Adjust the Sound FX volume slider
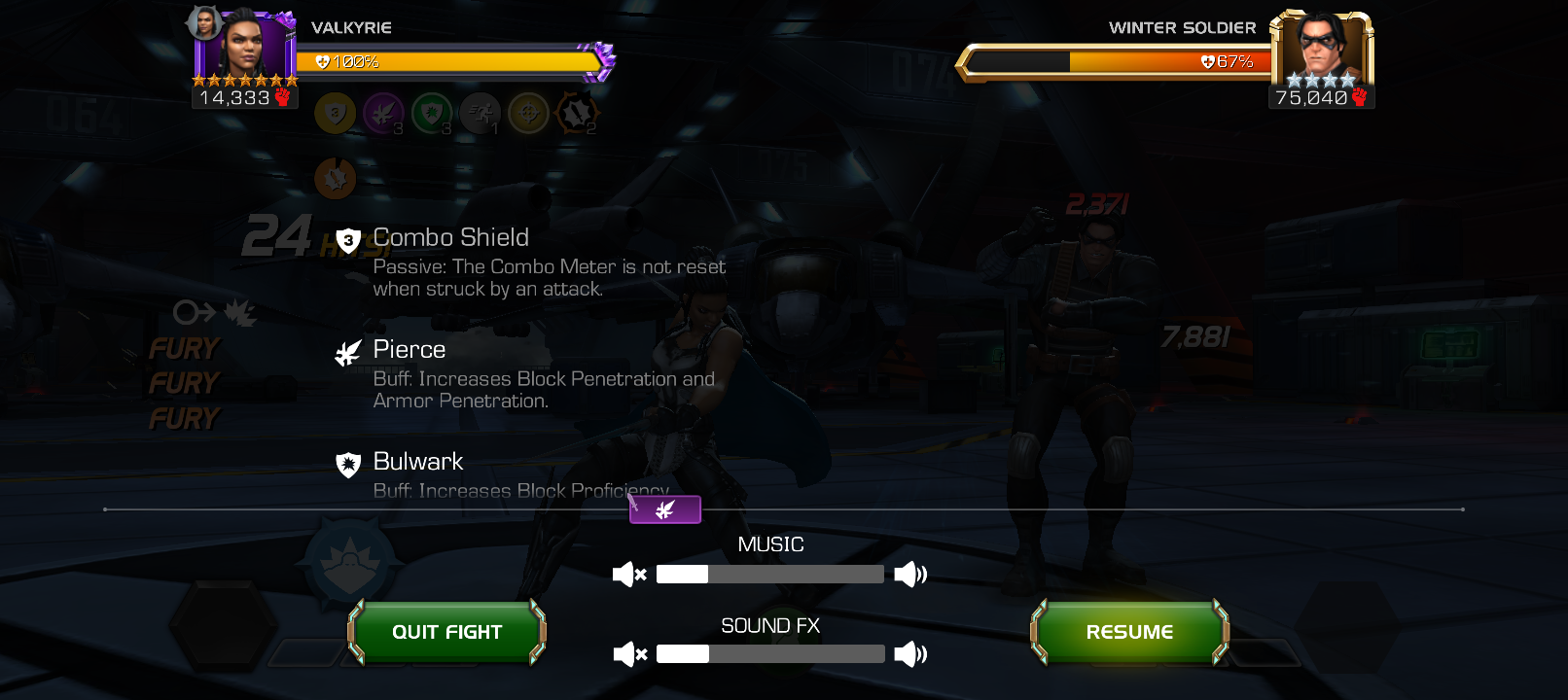The height and width of the screenshot is (700, 1568). coord(769,654)
